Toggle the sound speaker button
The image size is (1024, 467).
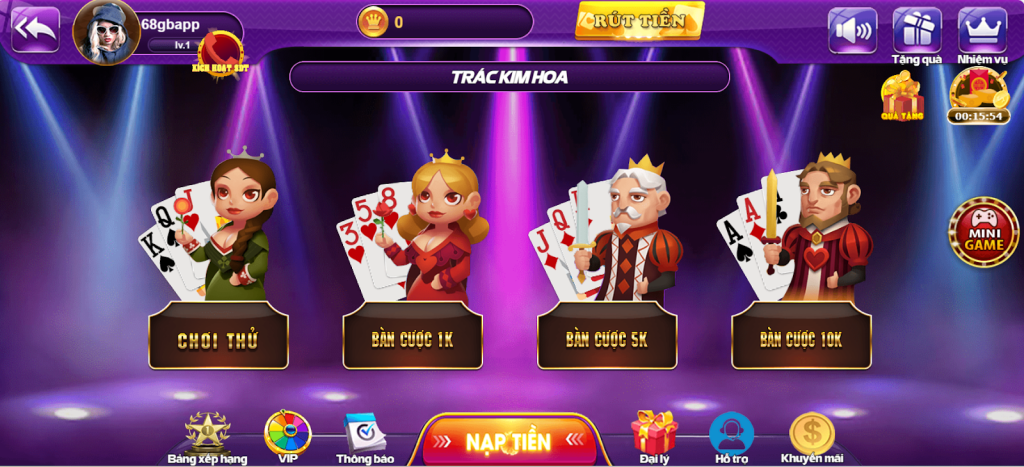click(x=852, y=30)
